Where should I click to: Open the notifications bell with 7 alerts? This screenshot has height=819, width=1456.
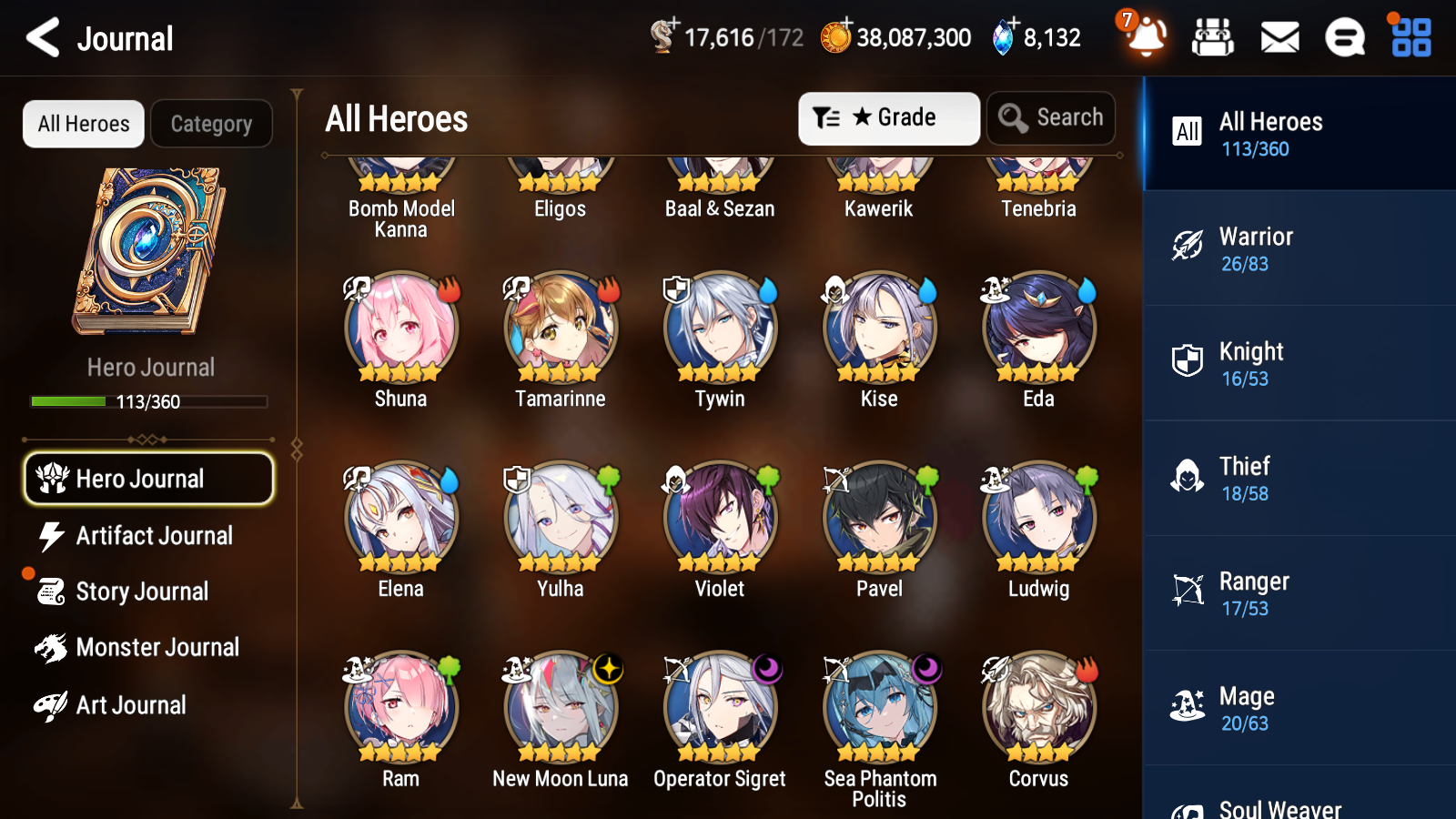click(1146, 38)
